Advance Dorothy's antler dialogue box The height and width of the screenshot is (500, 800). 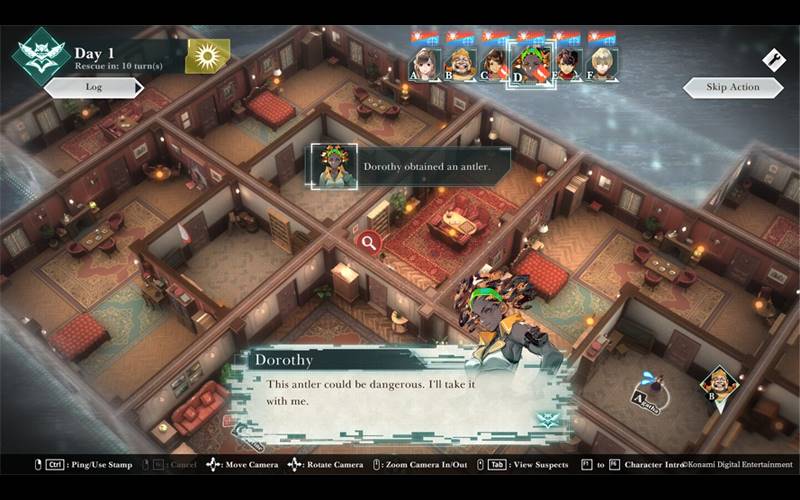click(400, 390)
